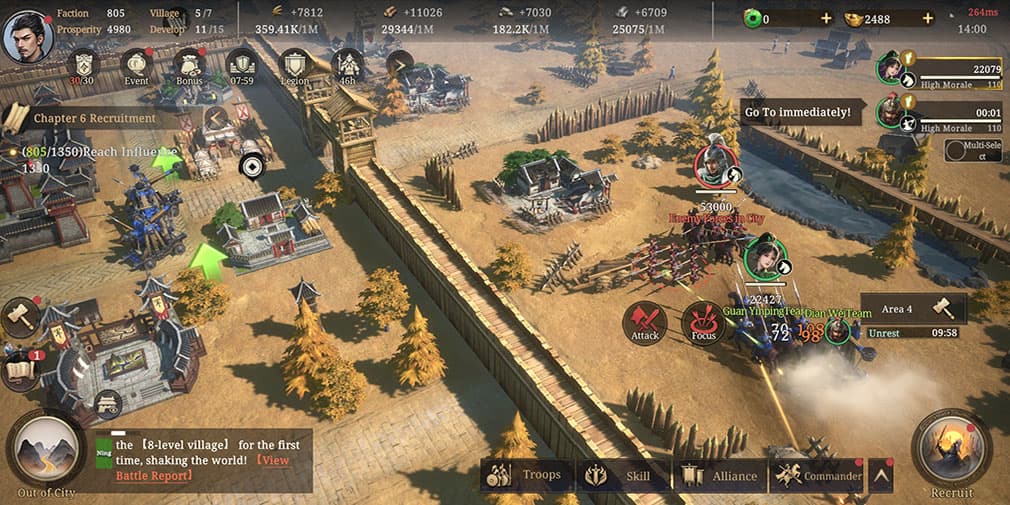Image resolution: width=1010 pixels, height=505 pixels.
Task: Open the Legion shield icon
Action: click(x=294, y=65)
